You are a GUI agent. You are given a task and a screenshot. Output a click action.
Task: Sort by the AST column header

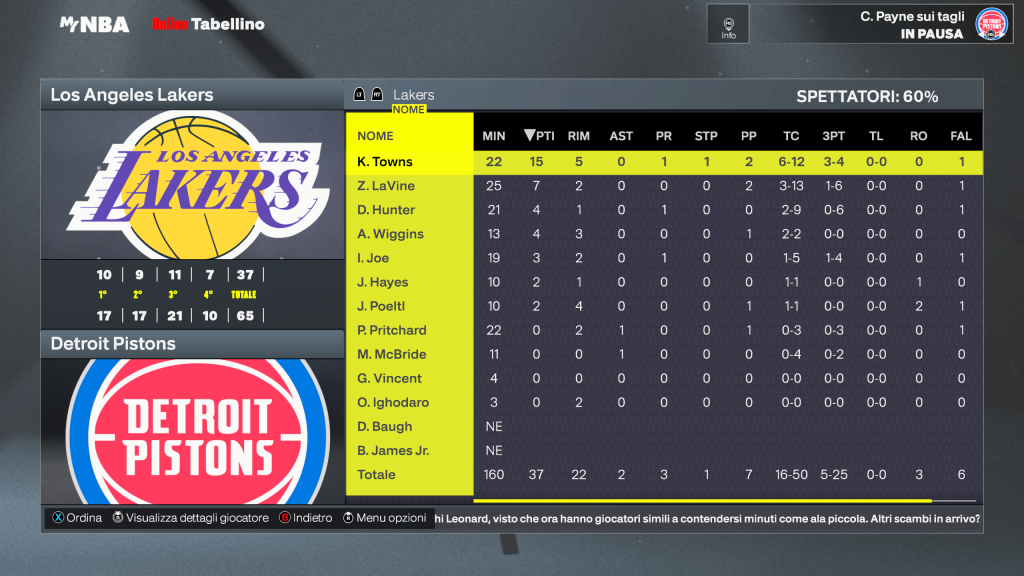pos(621,136)
